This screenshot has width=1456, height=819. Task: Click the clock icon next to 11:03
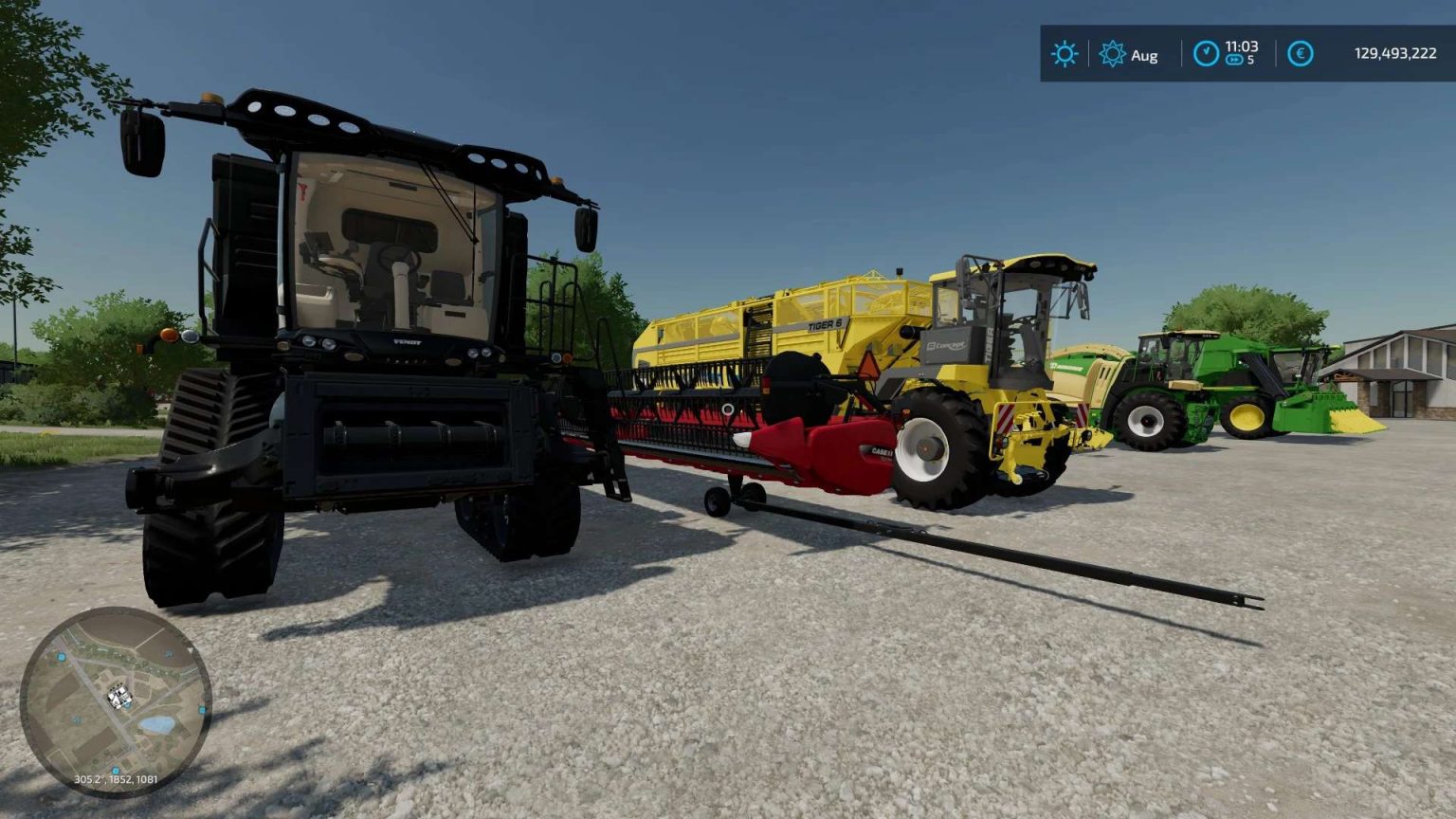coord(1208,55)
